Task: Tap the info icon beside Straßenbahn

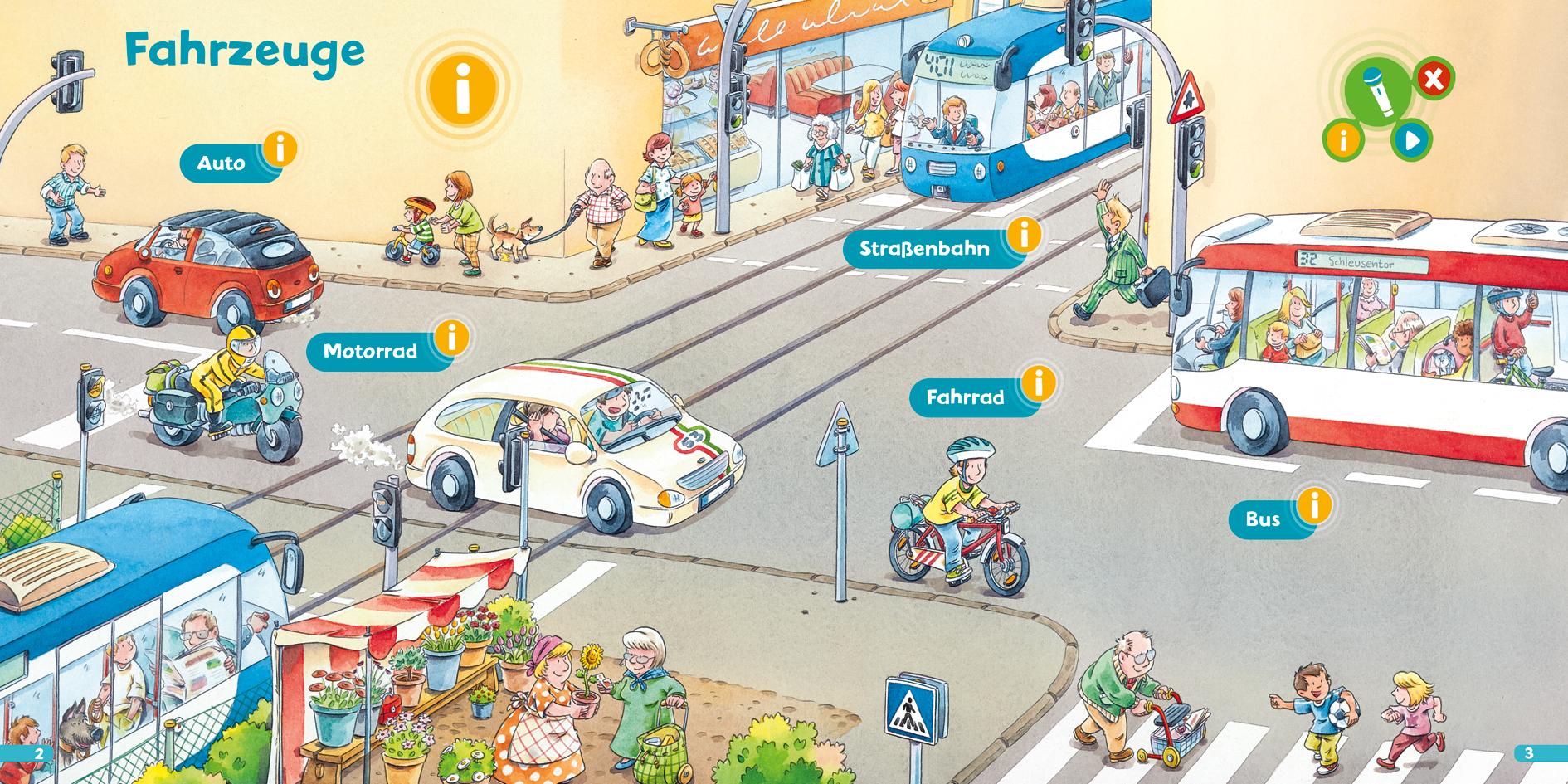Action: pyautogui.click(x=1025, y=236)
